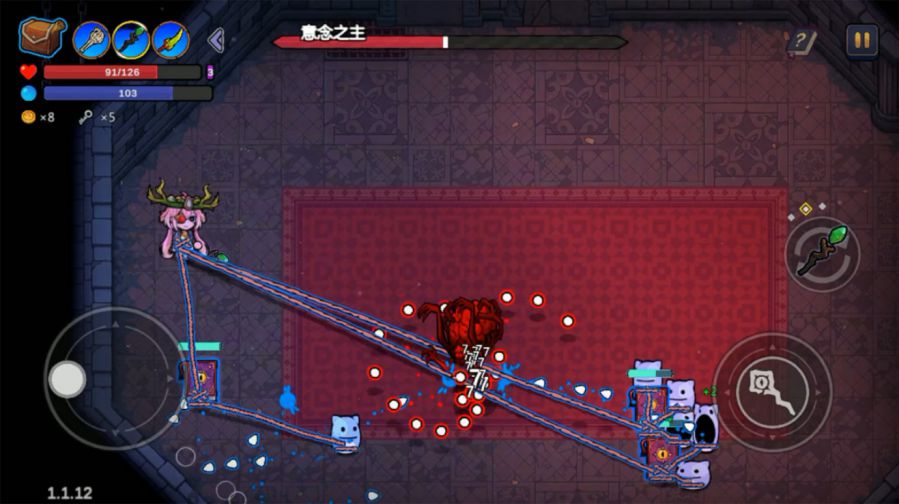Select the yellow curved blade weapon slot
899x504 pixels.
tap(171, 40)
